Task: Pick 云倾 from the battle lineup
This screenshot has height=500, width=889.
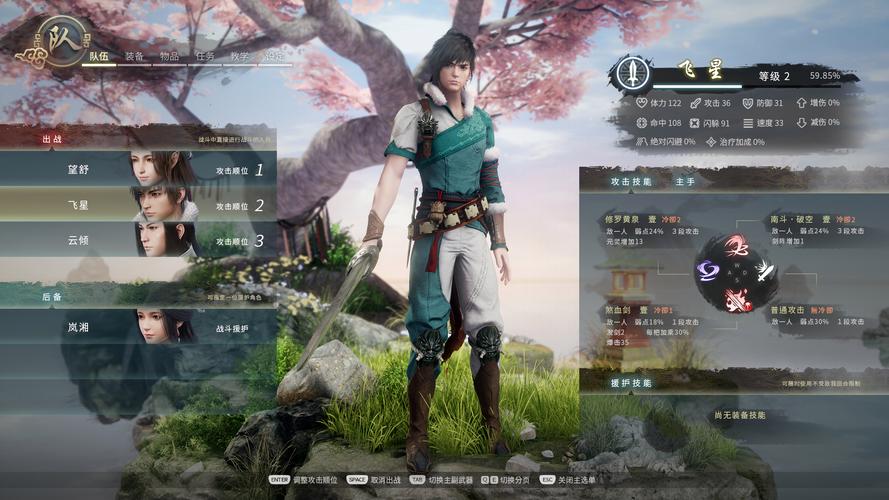Action: (x=138, y=241)
